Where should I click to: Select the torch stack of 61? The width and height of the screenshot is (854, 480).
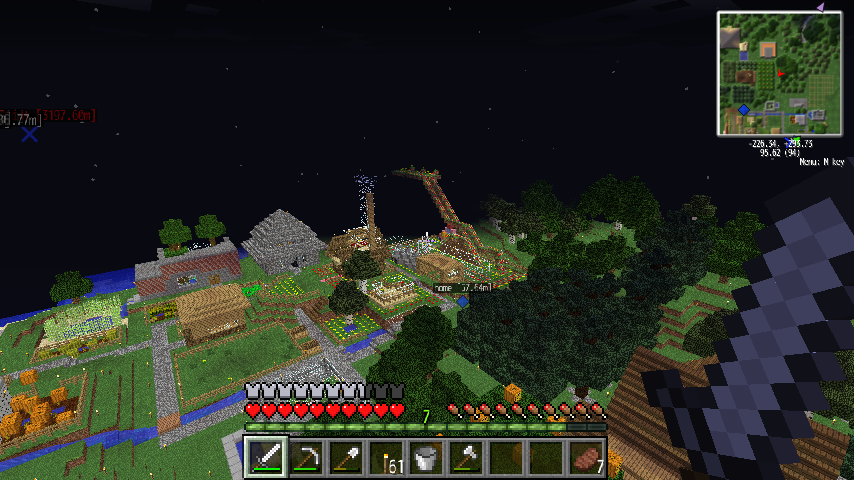coord(386,458)
